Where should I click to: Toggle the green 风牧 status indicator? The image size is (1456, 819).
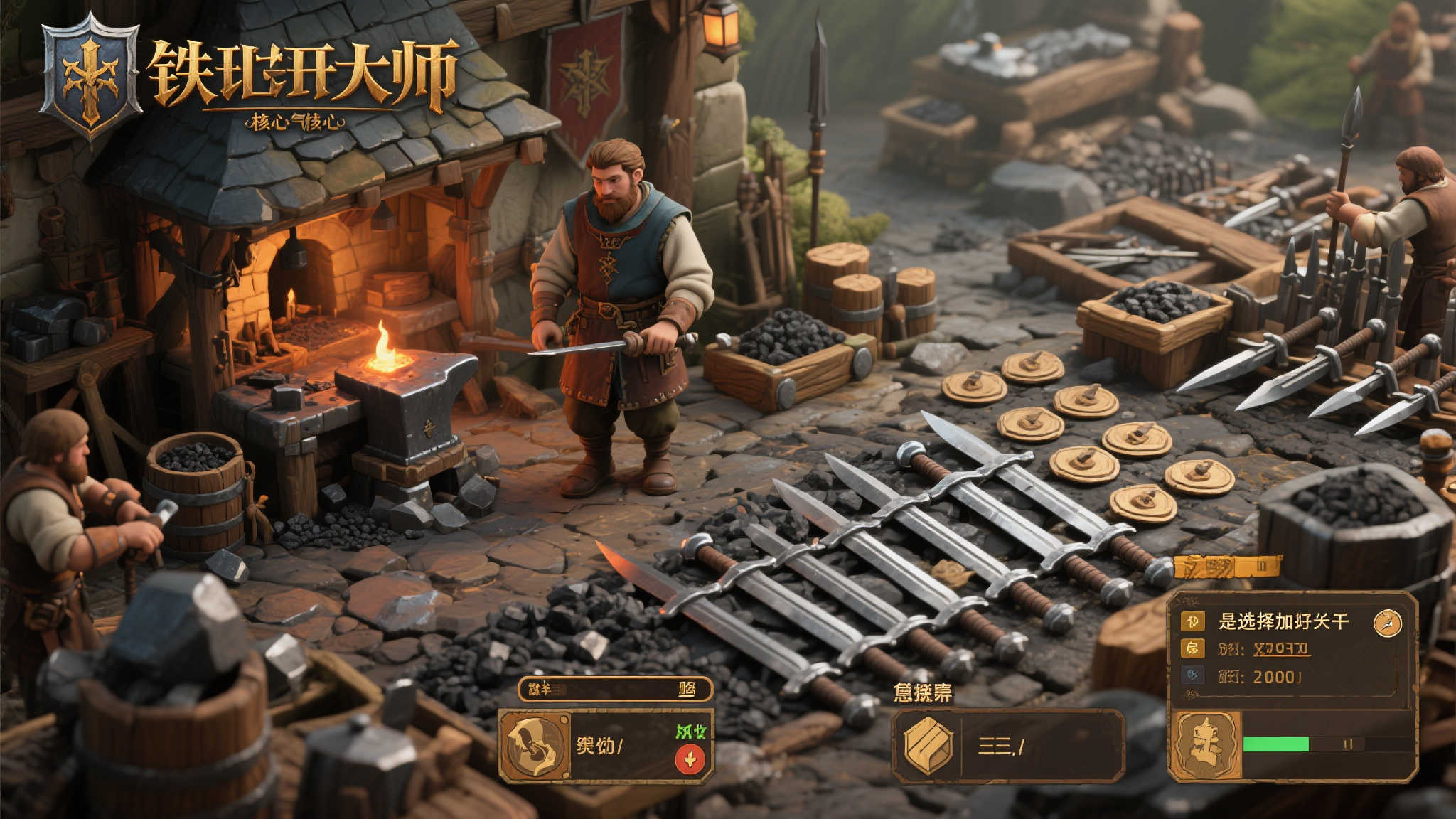pyautogui.click(x=691, y=730)
